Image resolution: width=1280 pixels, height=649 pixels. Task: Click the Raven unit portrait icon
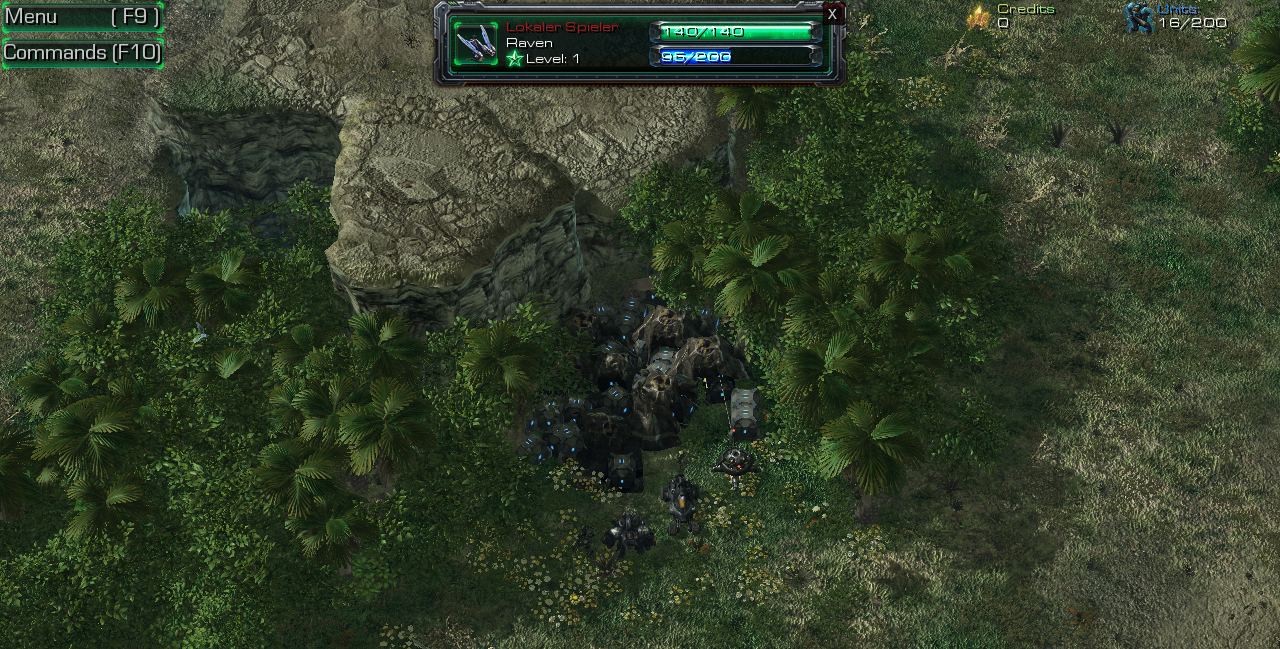click(476, 43)
